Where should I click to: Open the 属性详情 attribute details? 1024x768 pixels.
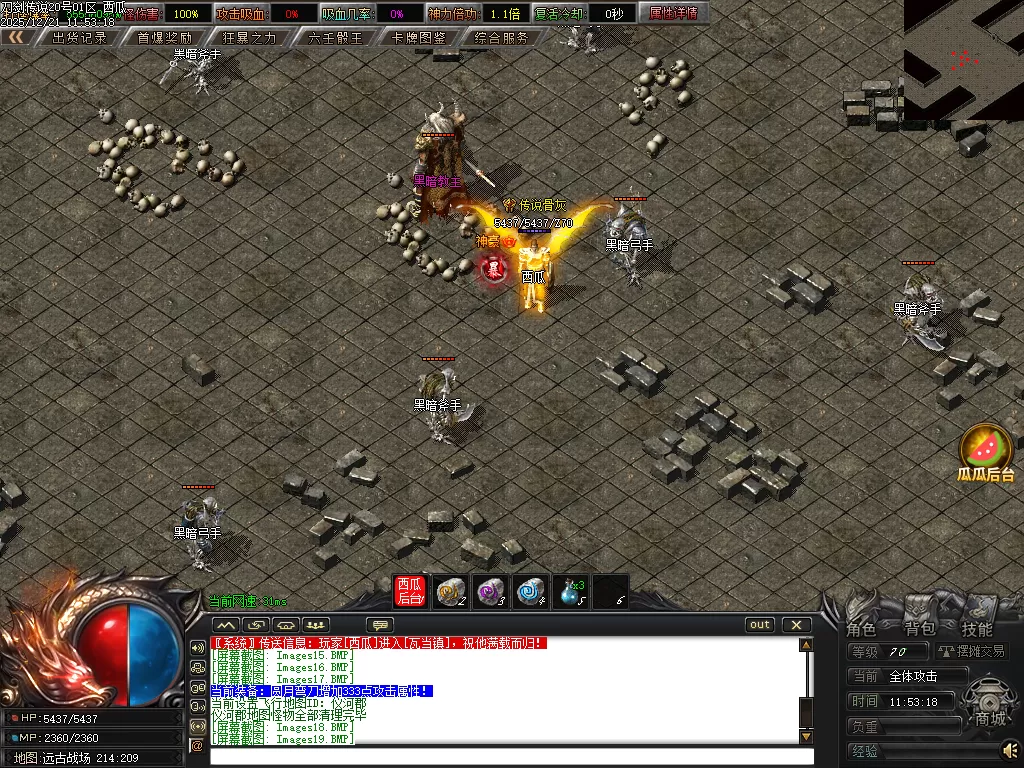(673, 13)
